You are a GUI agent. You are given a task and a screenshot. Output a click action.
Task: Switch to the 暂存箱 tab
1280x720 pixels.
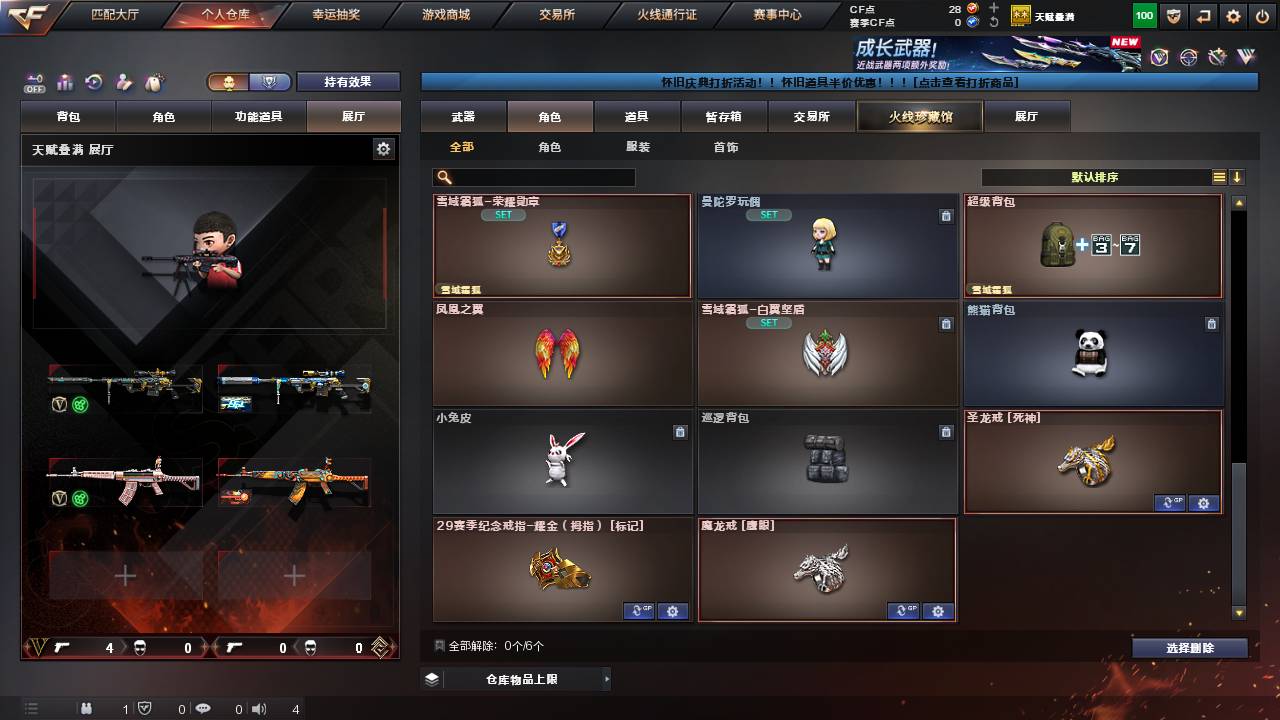click(x=724, y=116)
